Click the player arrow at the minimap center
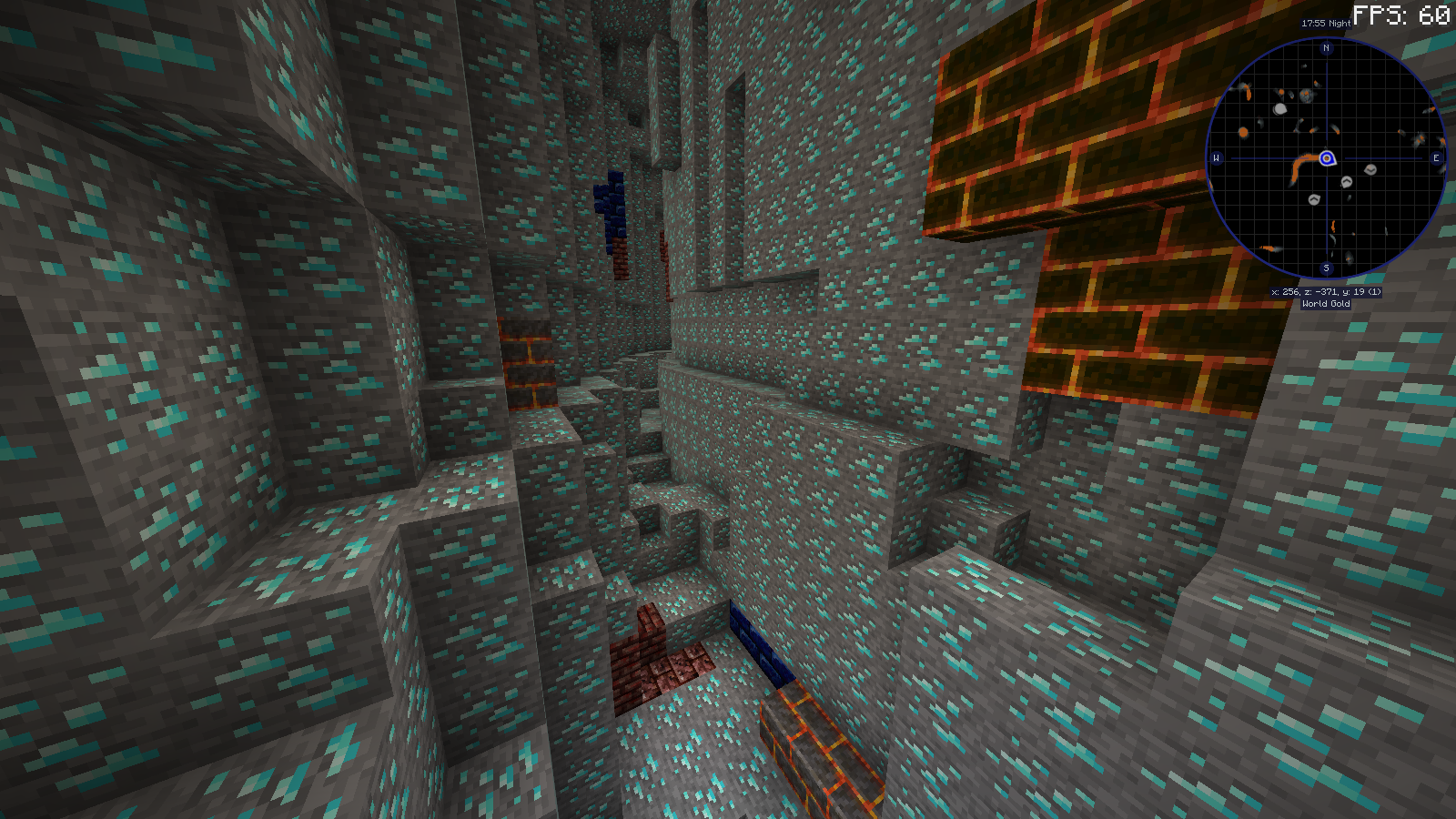 click(1327, 158)
